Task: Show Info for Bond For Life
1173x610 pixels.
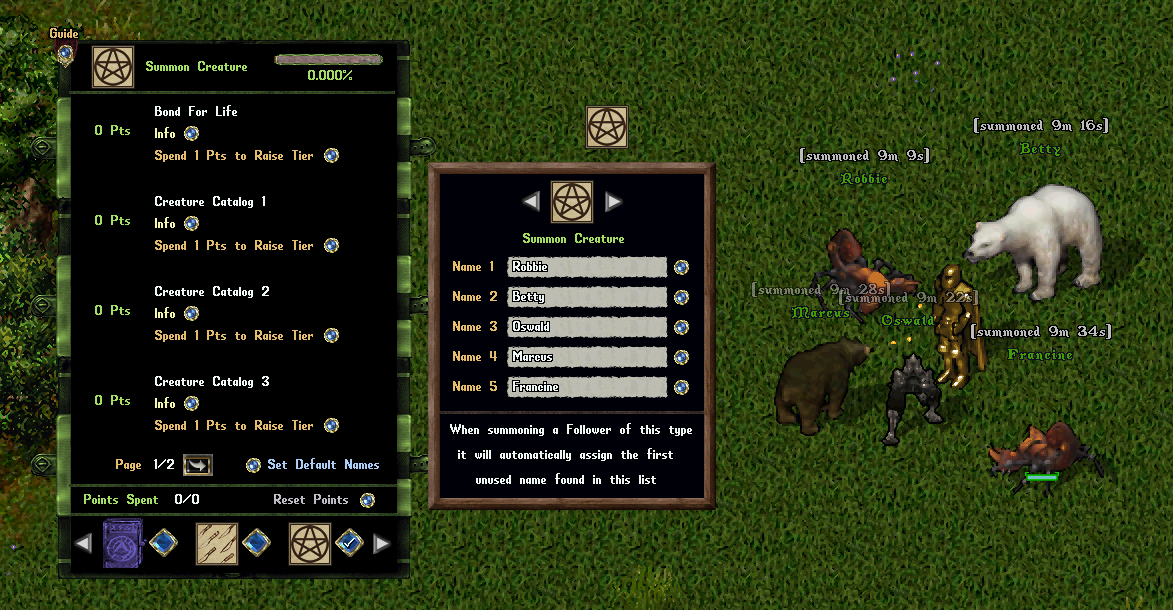Action: [191, 133]
